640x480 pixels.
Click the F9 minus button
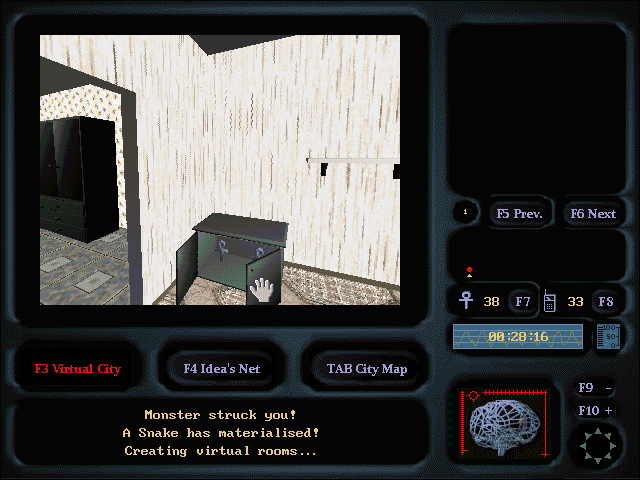pyautogui.click(x=595, y=388)
